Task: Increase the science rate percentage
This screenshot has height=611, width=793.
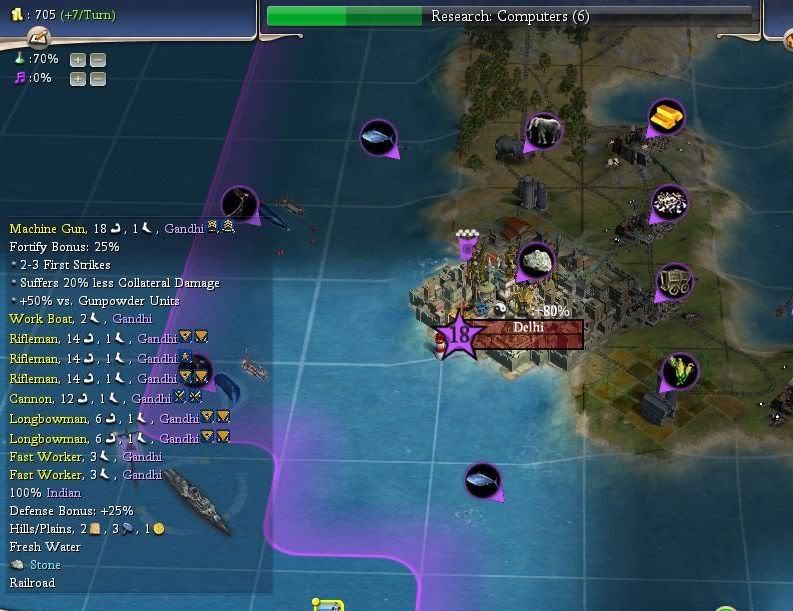Action: 78,60
